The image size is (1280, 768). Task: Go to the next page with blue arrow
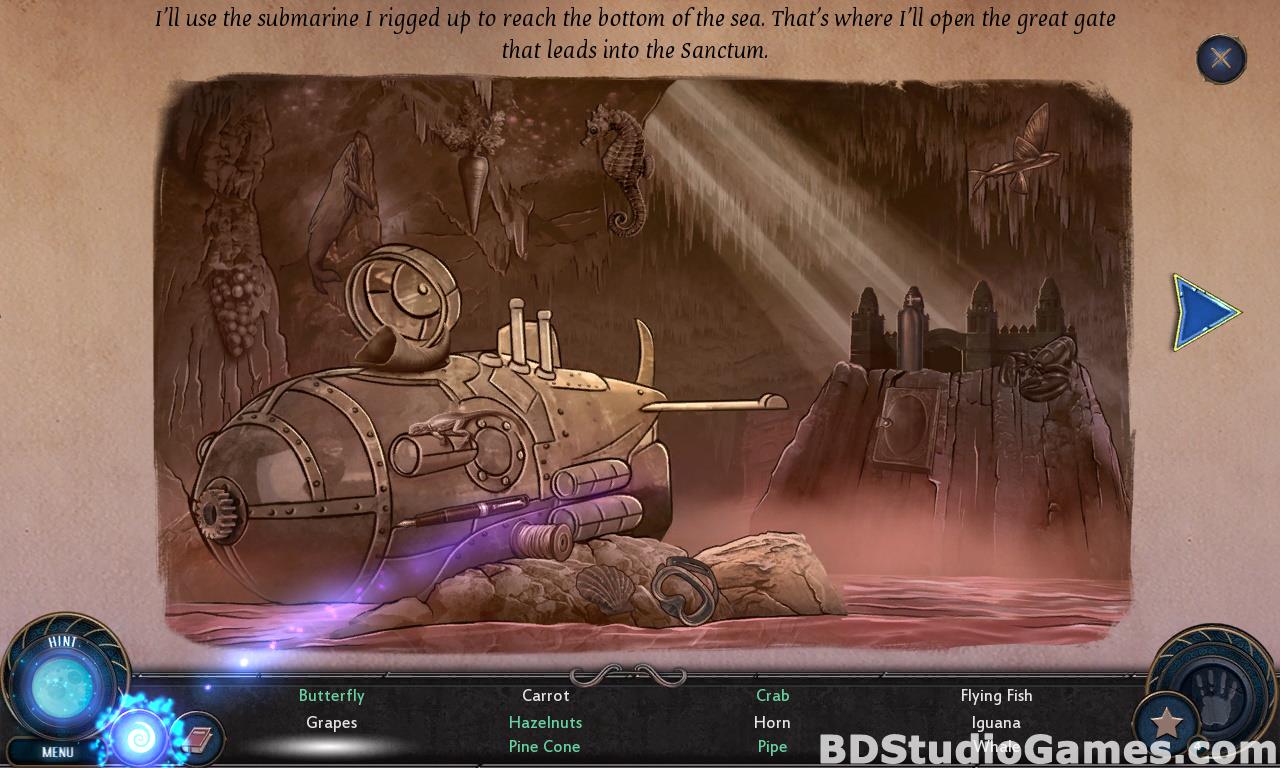click(x=1204, y=313)
